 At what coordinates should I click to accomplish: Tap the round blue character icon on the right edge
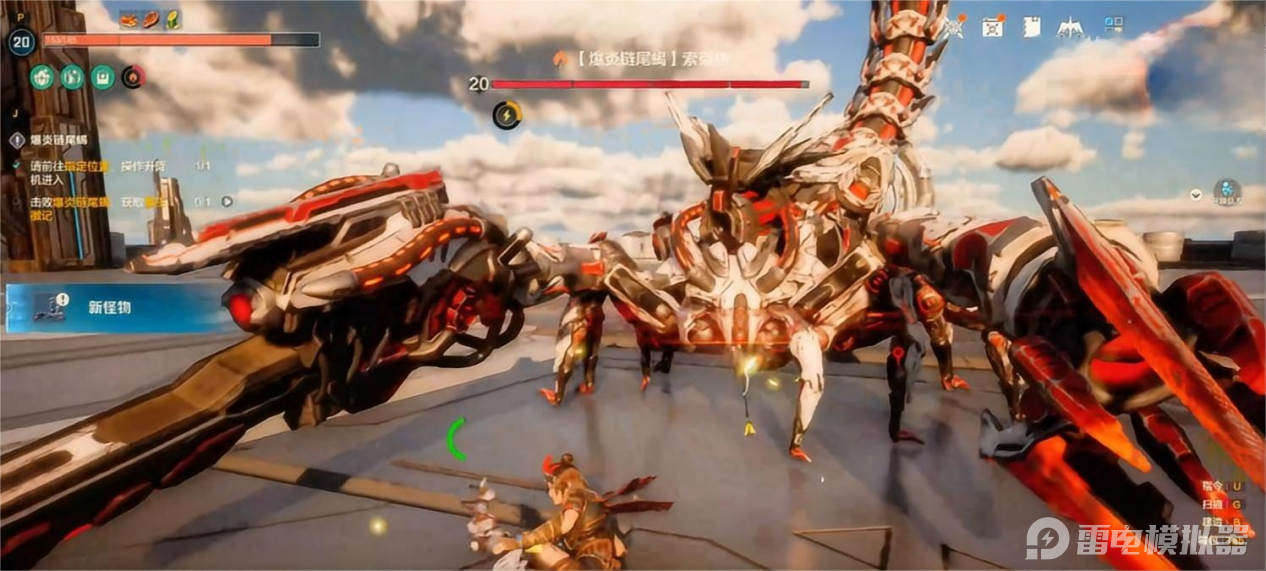click(1227, 191)
